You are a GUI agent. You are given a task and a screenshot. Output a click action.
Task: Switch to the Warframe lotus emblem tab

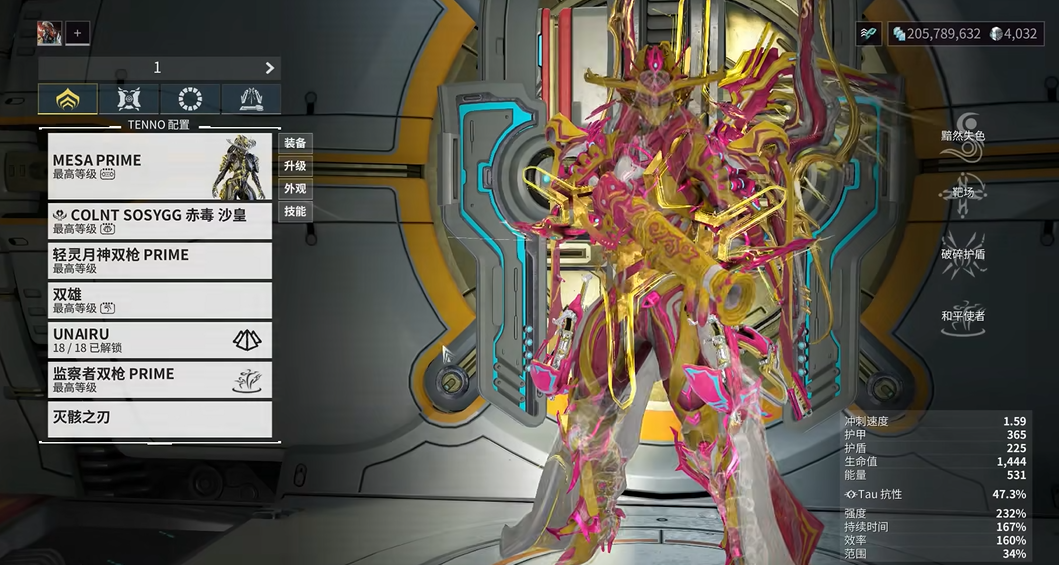pos(68,99)
